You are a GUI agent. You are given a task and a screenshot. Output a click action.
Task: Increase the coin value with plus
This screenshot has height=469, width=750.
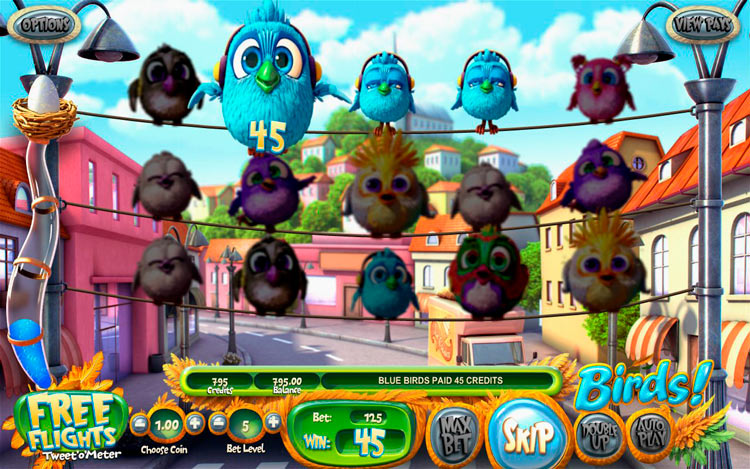(196, 422)
